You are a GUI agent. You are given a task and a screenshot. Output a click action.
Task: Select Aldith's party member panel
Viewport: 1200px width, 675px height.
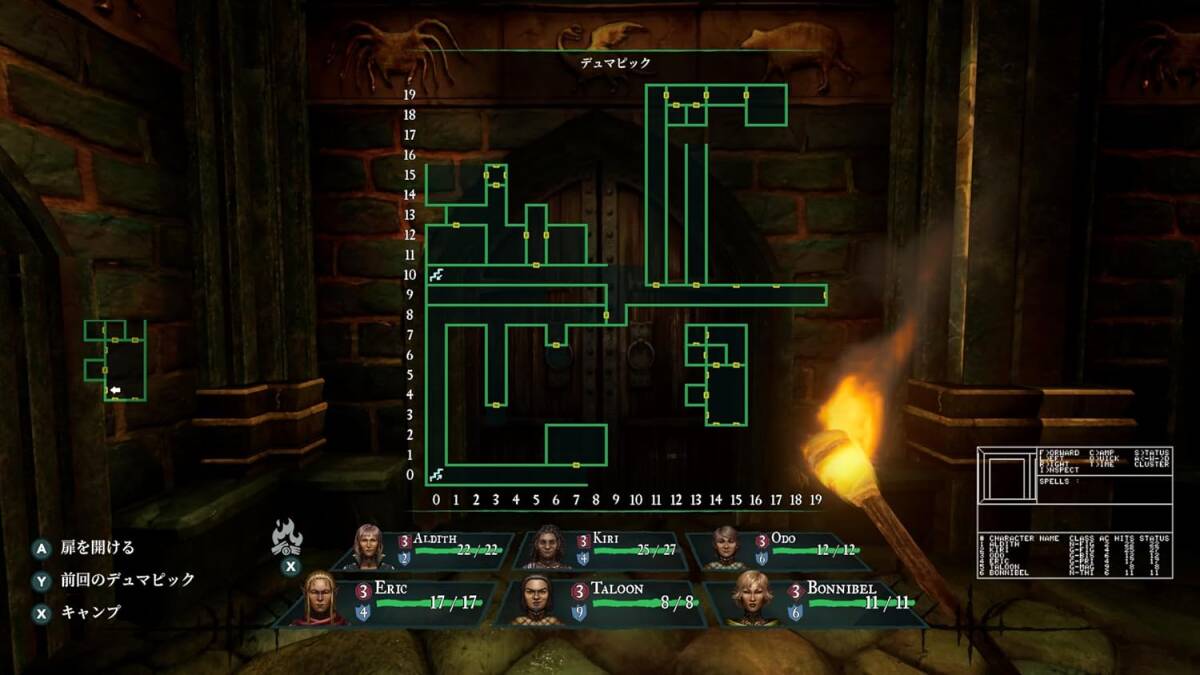(x=432, y=549)
